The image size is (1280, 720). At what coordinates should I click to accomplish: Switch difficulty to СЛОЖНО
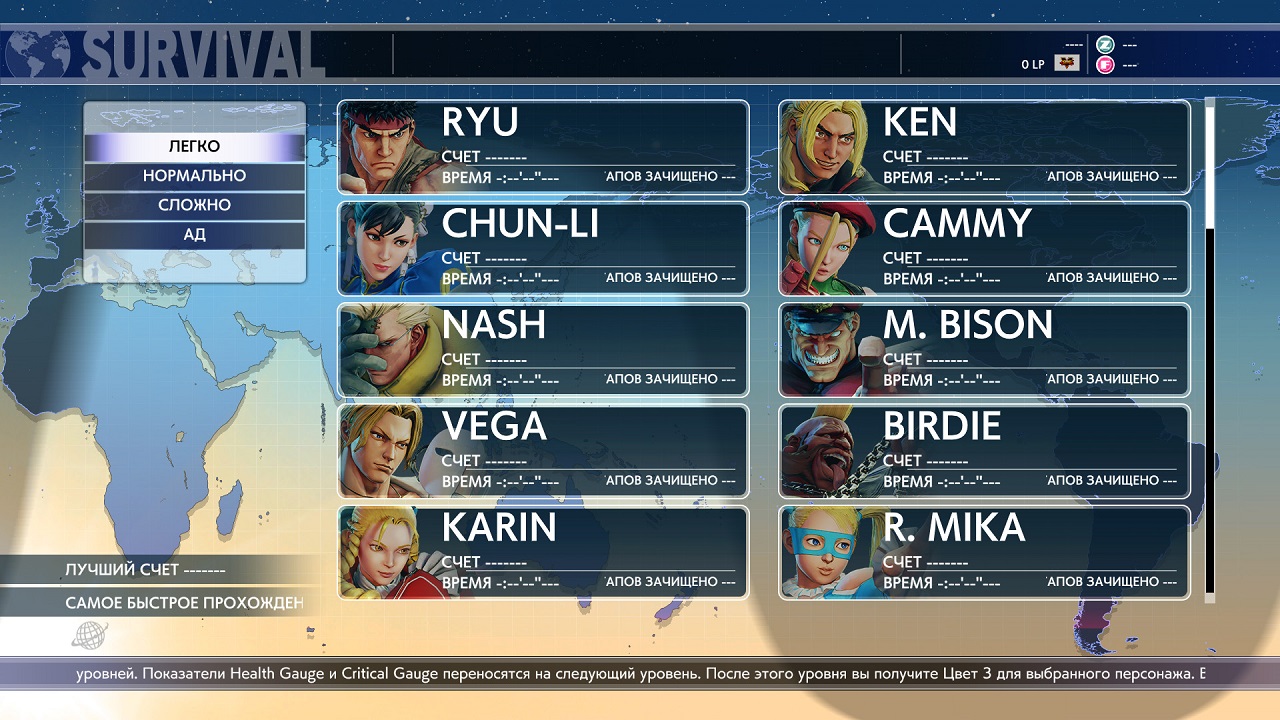(194, 205)
